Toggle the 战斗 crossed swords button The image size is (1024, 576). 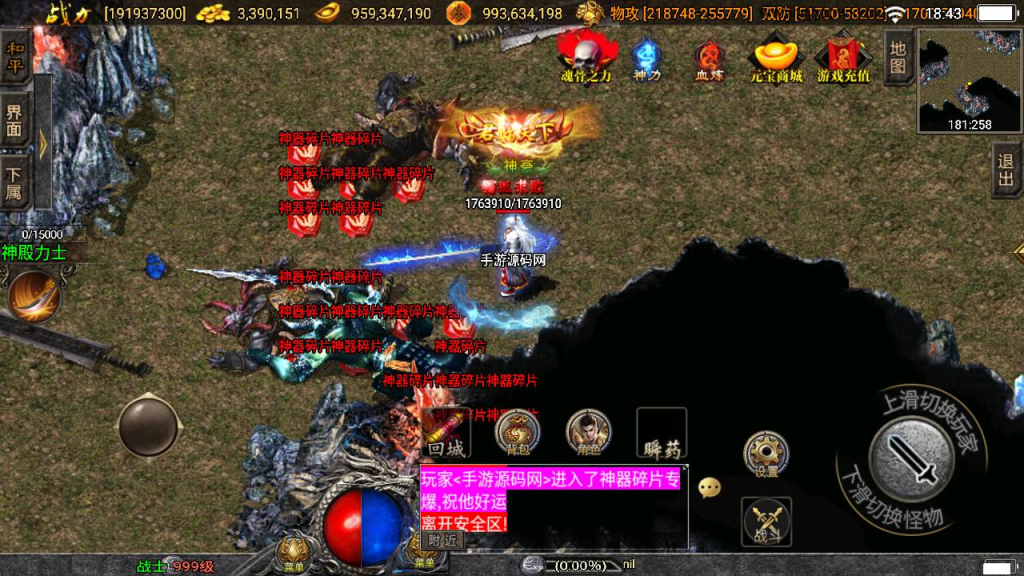coord(766,521)
